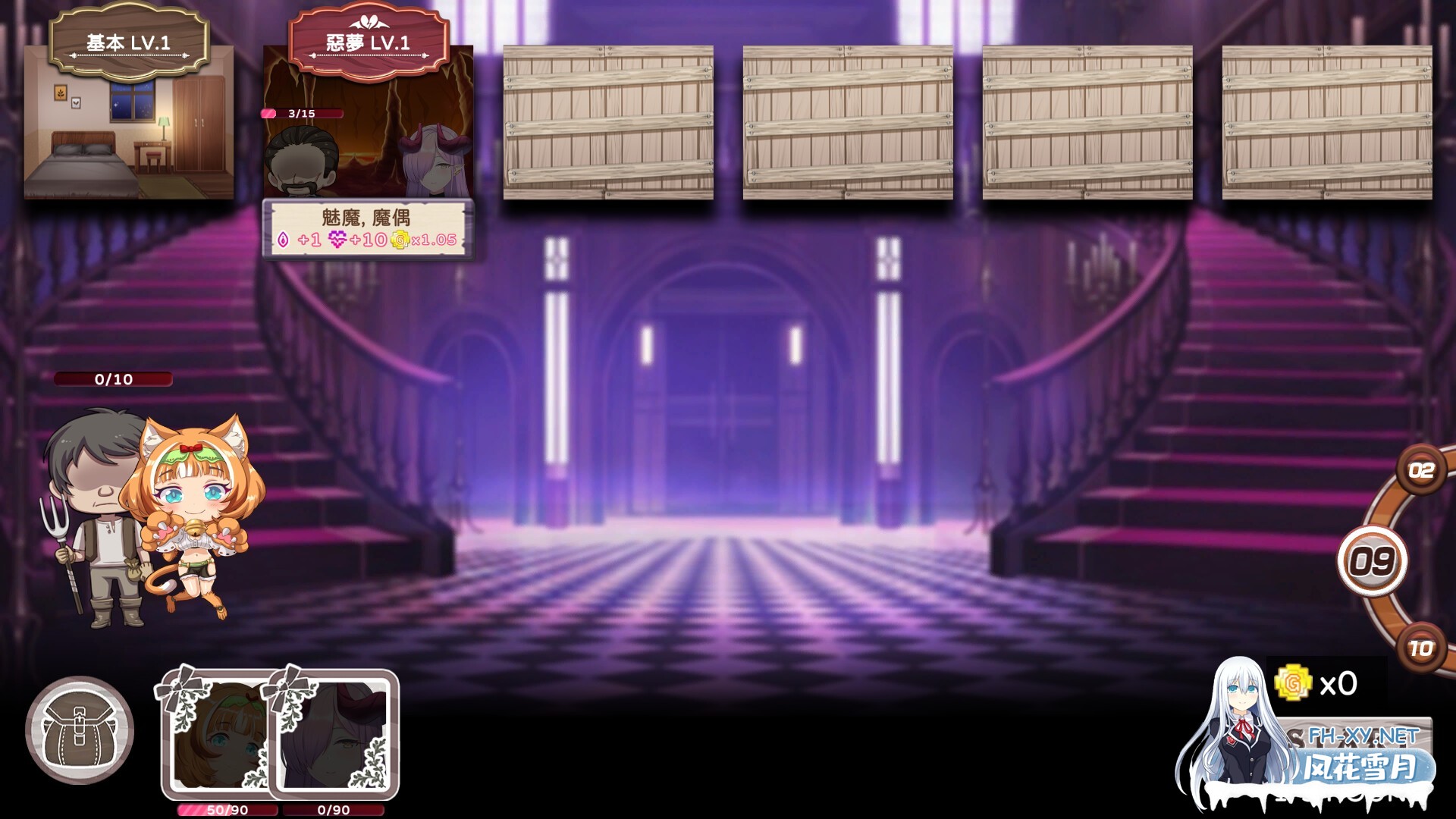Select the 基本 LV.1 bedroom stage card
The image size is (1456, 819).
pos(129,121)
